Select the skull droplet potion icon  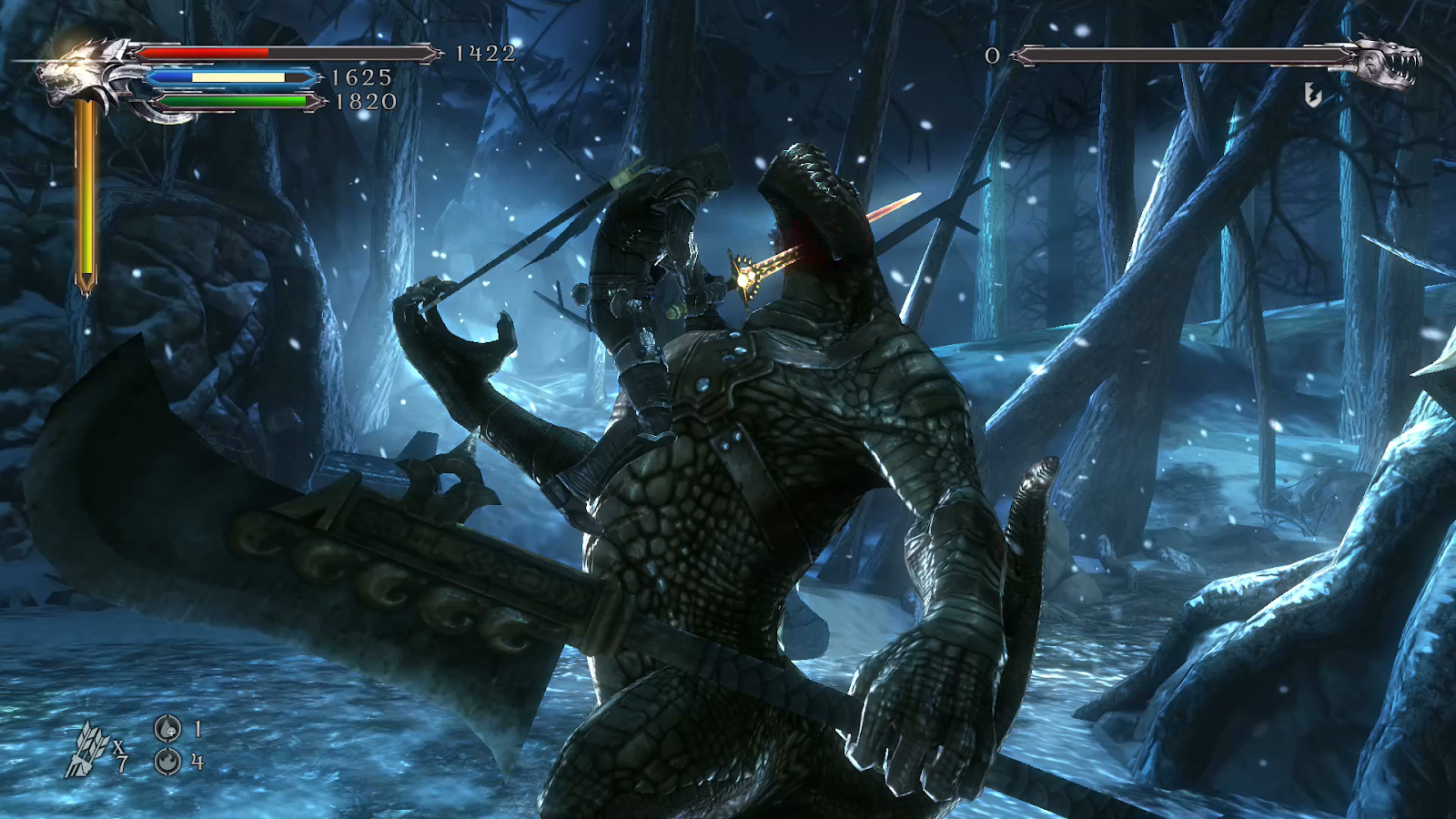pos(167,729)
